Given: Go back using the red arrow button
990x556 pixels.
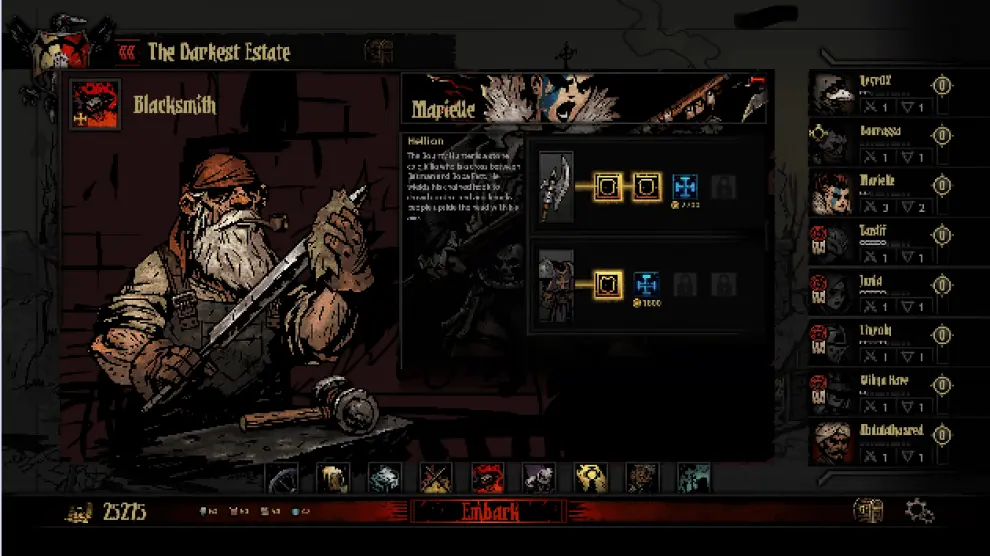Looking at the screenshot, I should coord(127,51).
